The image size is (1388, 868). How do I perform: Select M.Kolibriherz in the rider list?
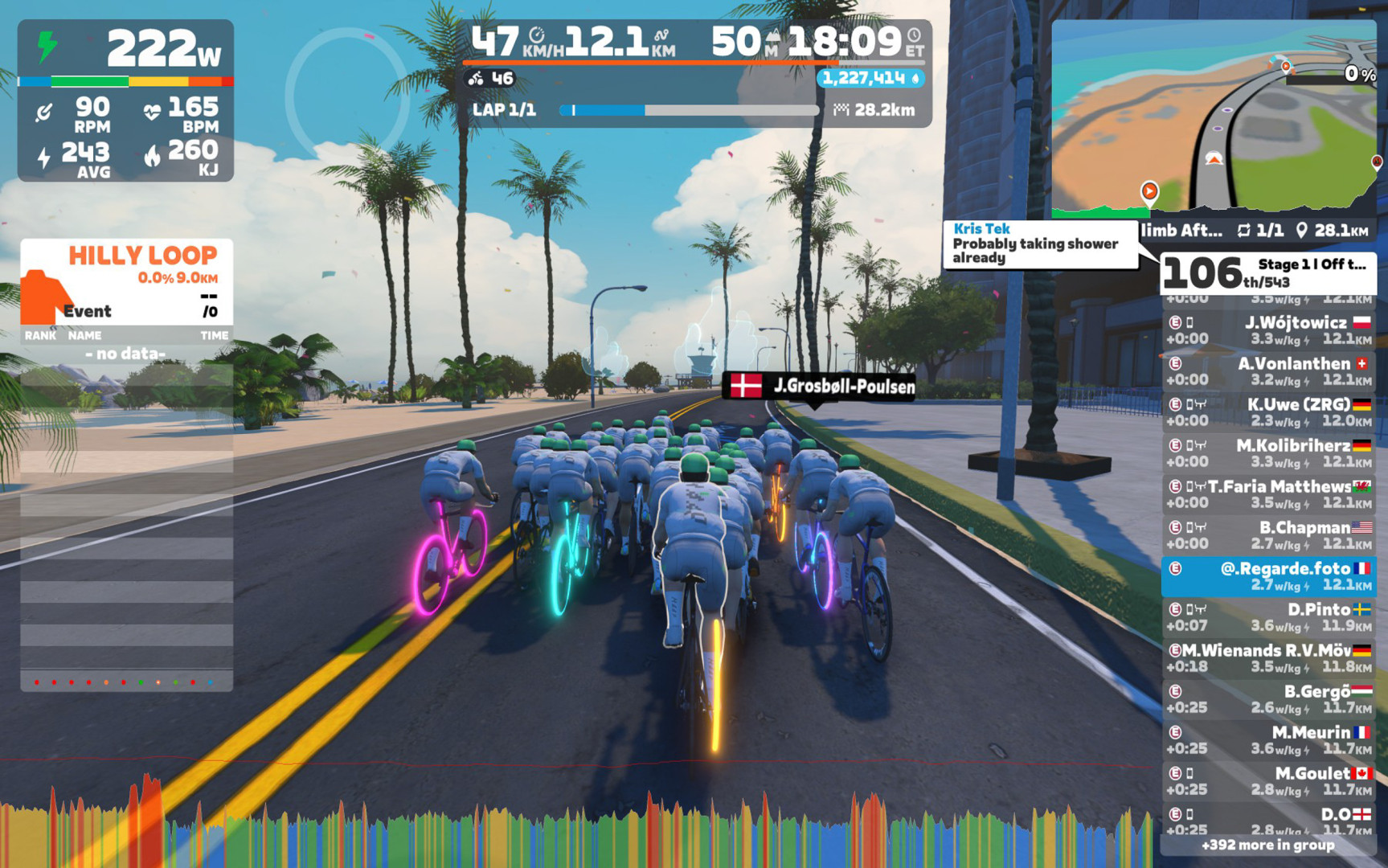[1268, 453]
